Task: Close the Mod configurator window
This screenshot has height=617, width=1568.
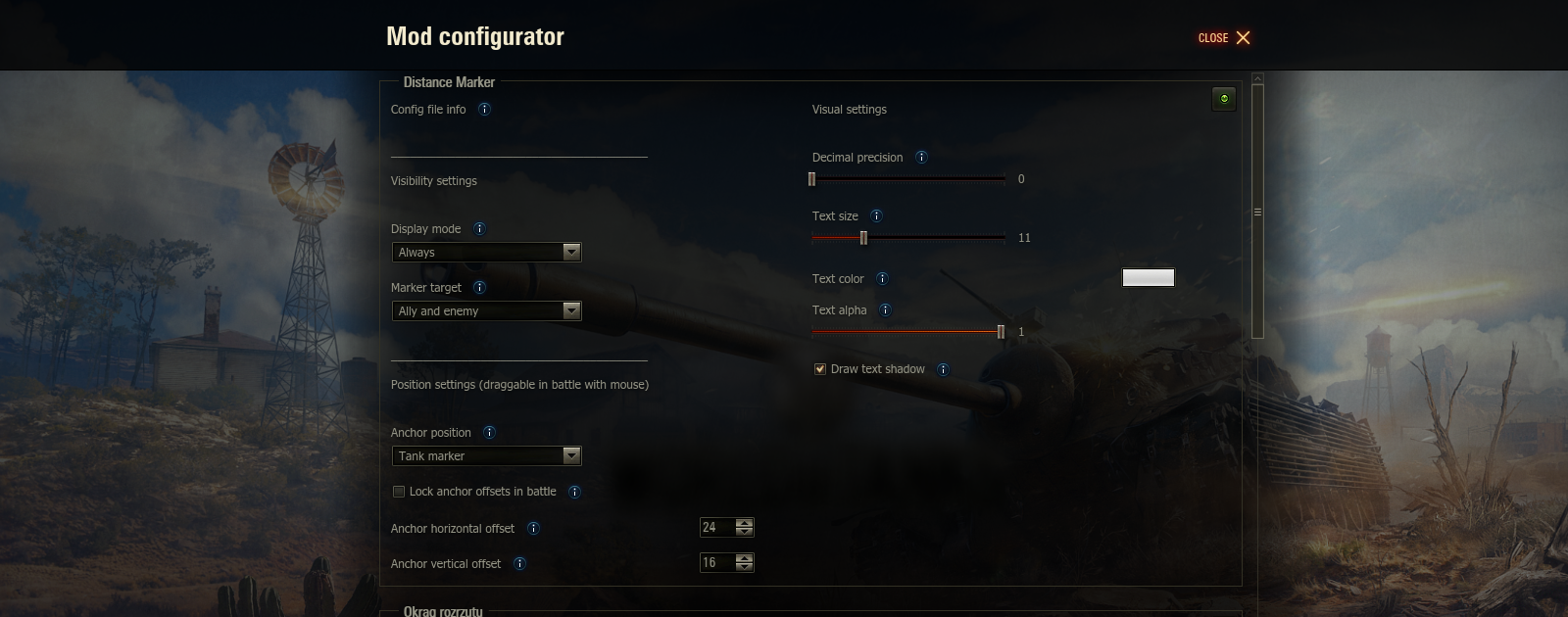Action: [x=1224, y=38]
